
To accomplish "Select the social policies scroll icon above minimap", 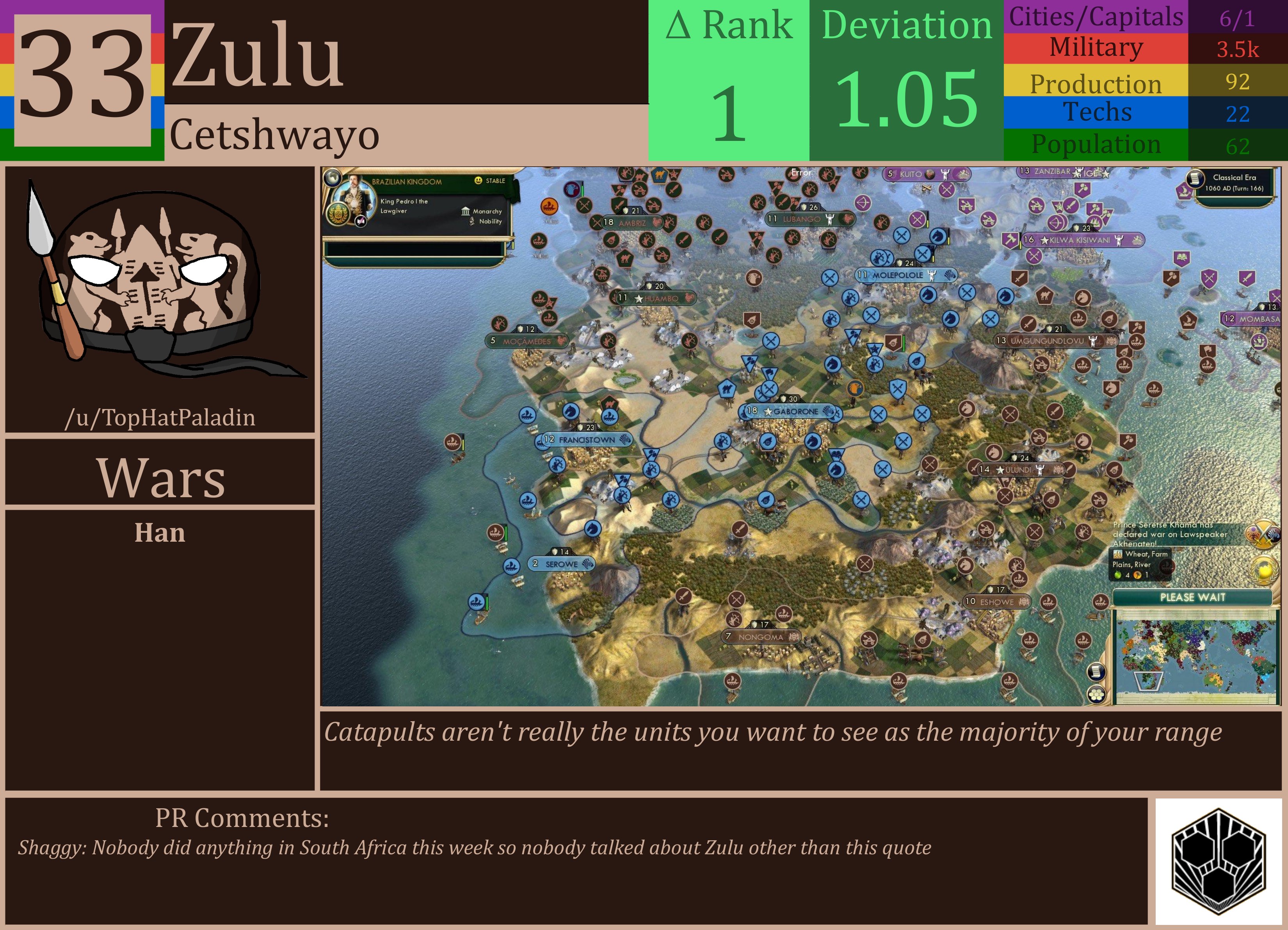I will (x=1097, y=672).
